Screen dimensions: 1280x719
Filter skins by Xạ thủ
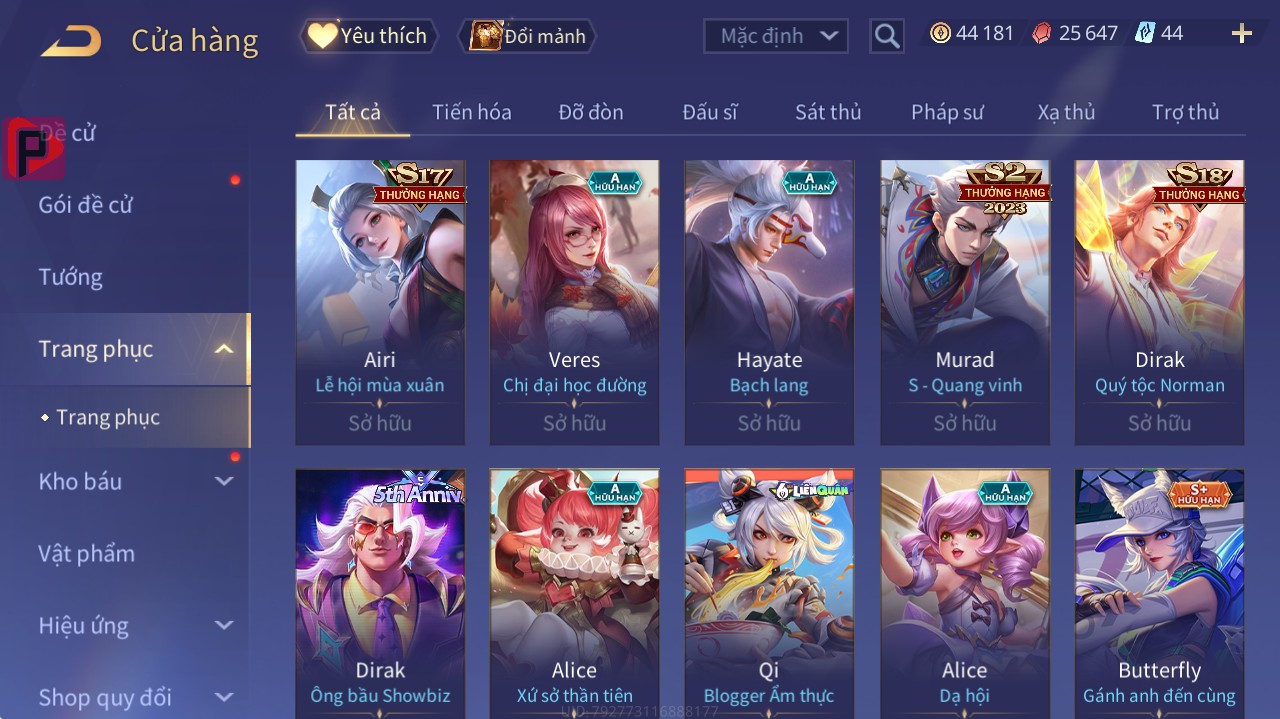pyautogui.click(x=1066, y=112)
